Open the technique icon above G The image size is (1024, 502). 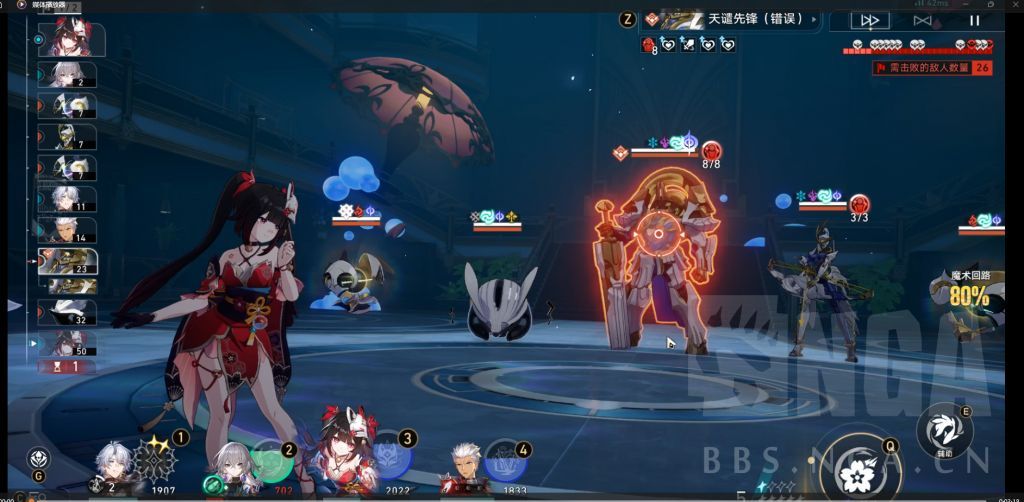tap(37, 458)
